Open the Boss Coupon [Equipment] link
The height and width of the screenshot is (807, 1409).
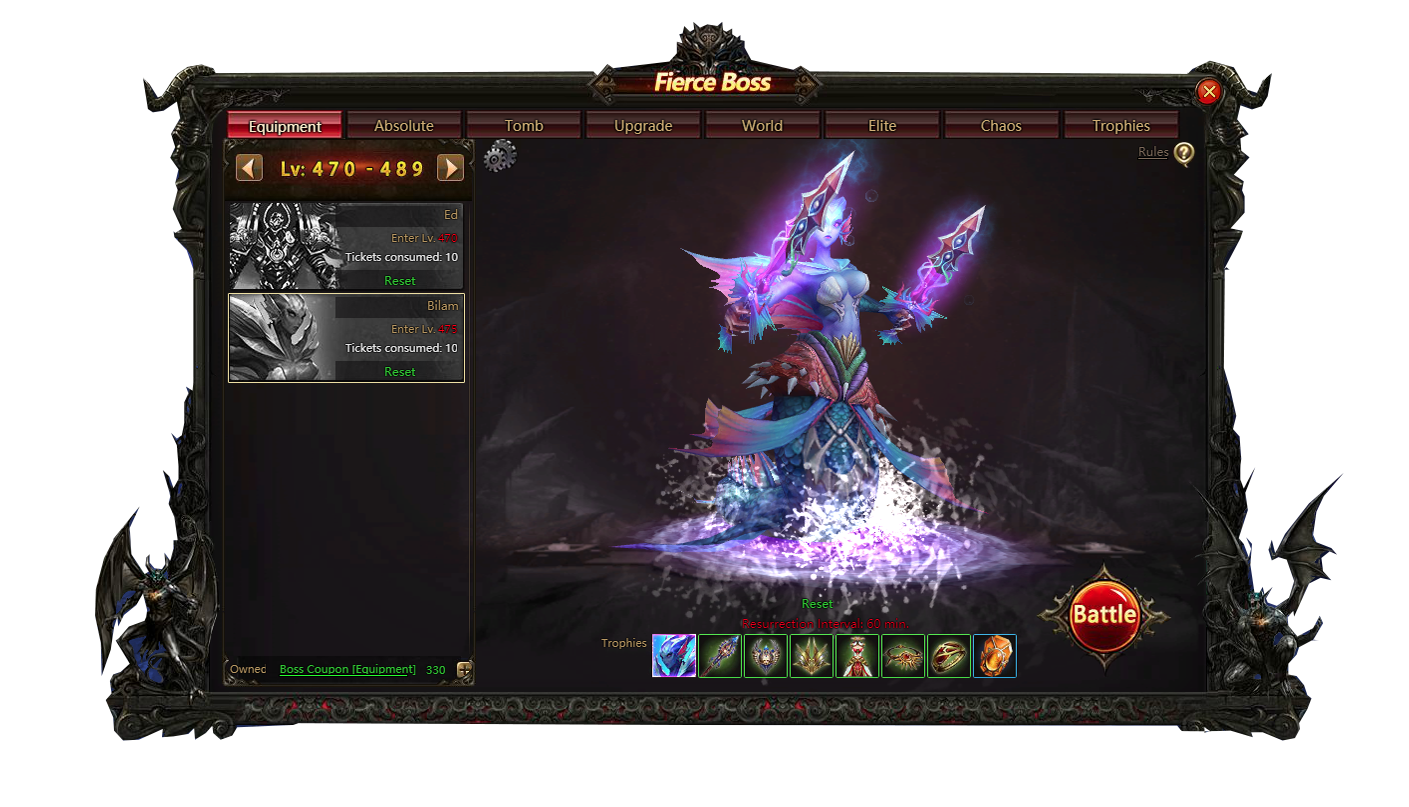[347, 669]
